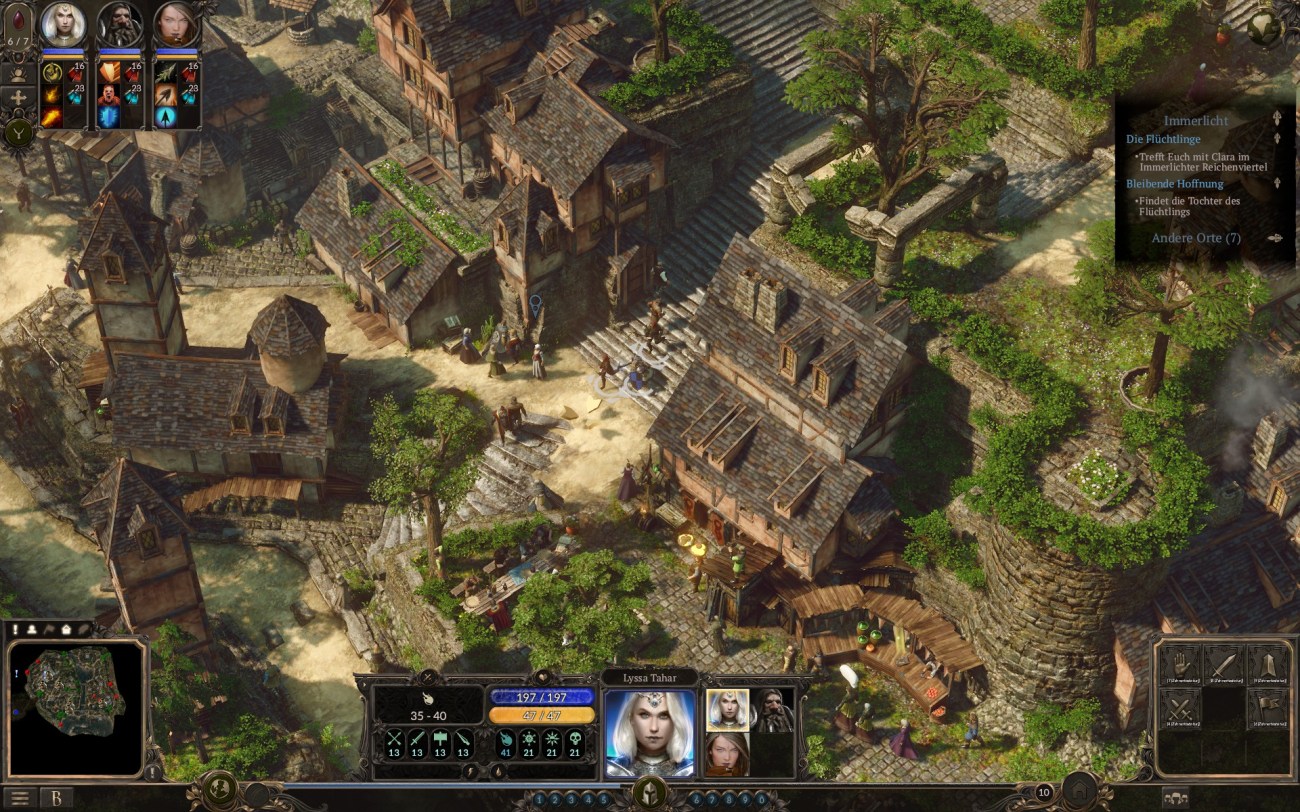
Task: Open the hamburger menu in bottom-left corner
Action: (20, 798)
